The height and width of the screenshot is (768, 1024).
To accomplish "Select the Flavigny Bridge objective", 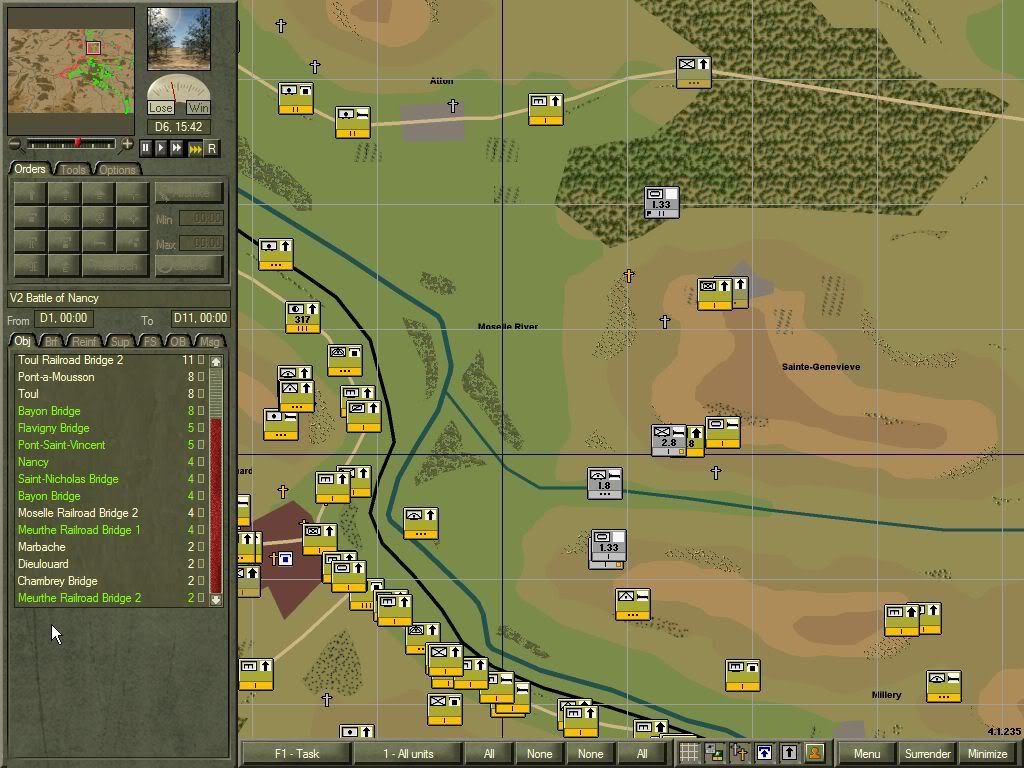I will coord(53,428).
